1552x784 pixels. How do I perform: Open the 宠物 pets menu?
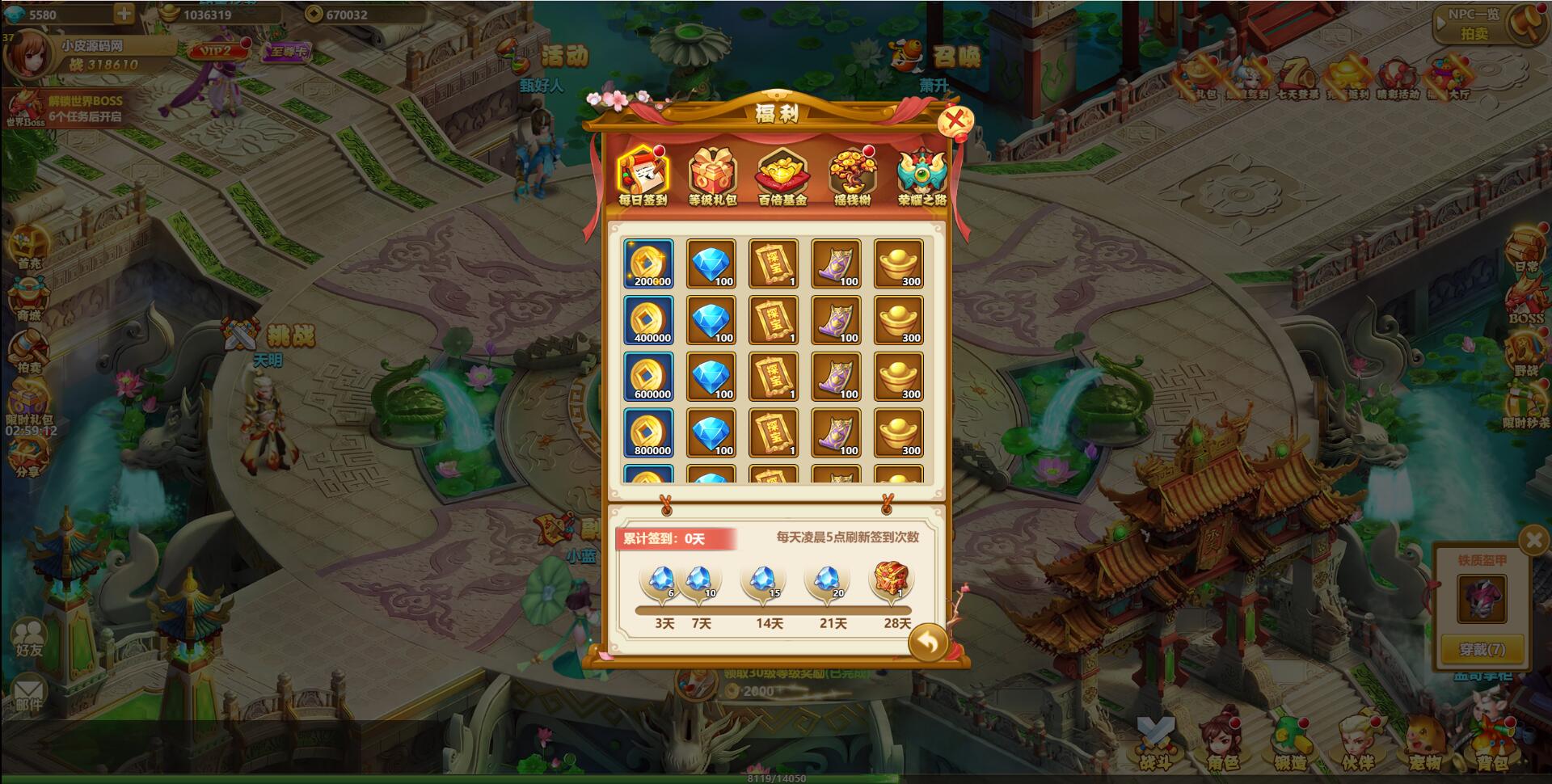1424,744
